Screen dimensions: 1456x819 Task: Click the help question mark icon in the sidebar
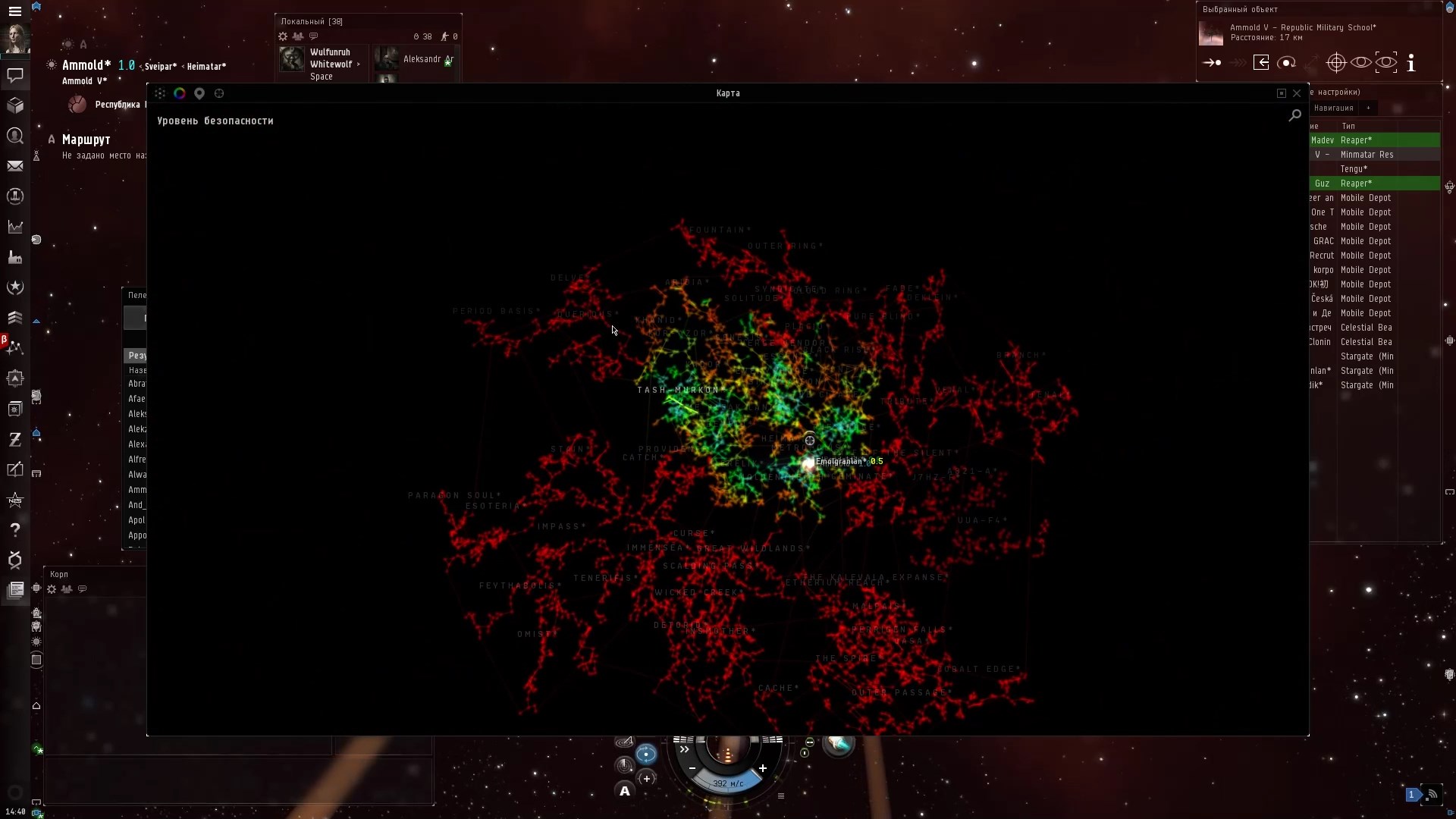point(15,530)
